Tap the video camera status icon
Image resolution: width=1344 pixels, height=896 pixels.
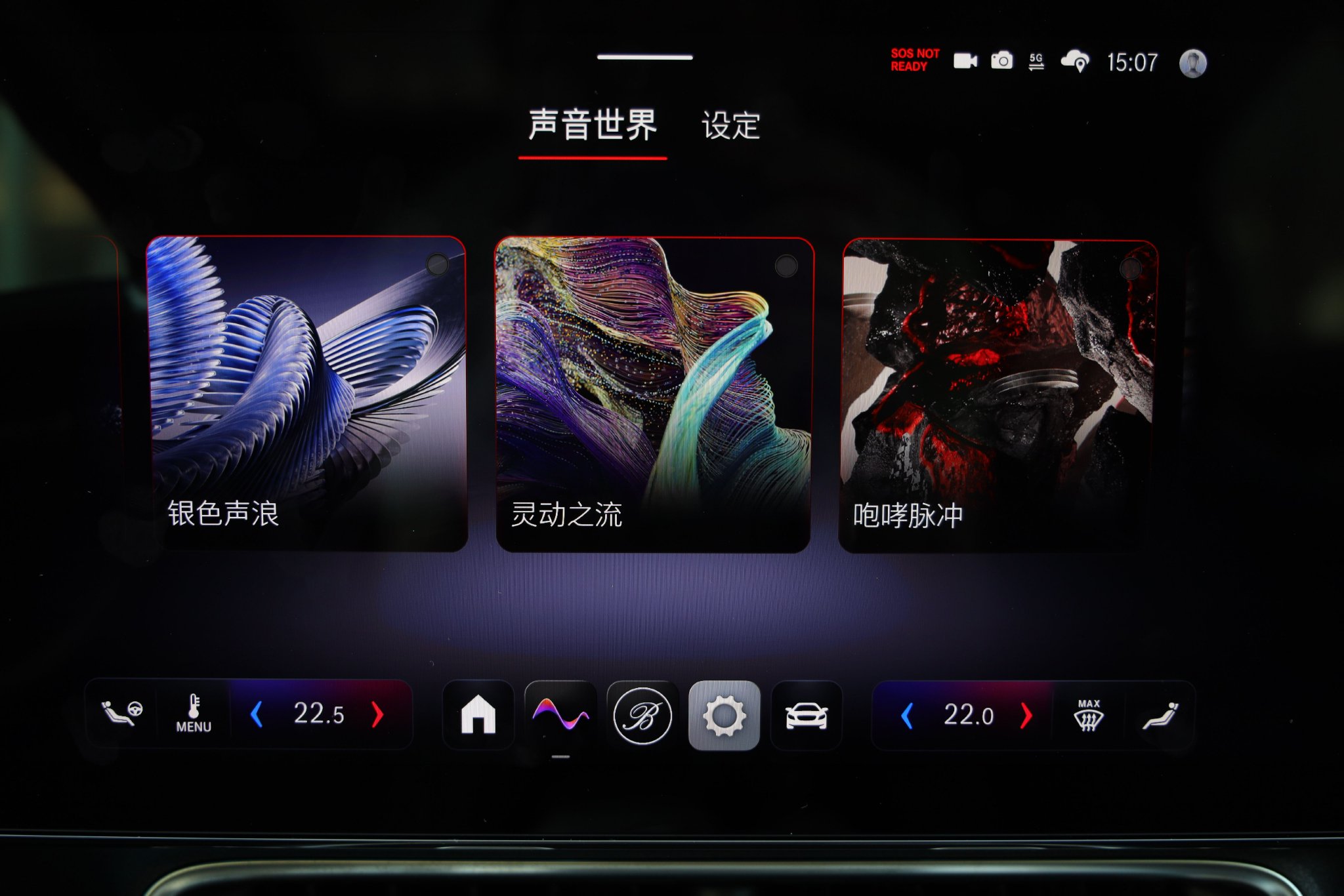click(965, 61)
